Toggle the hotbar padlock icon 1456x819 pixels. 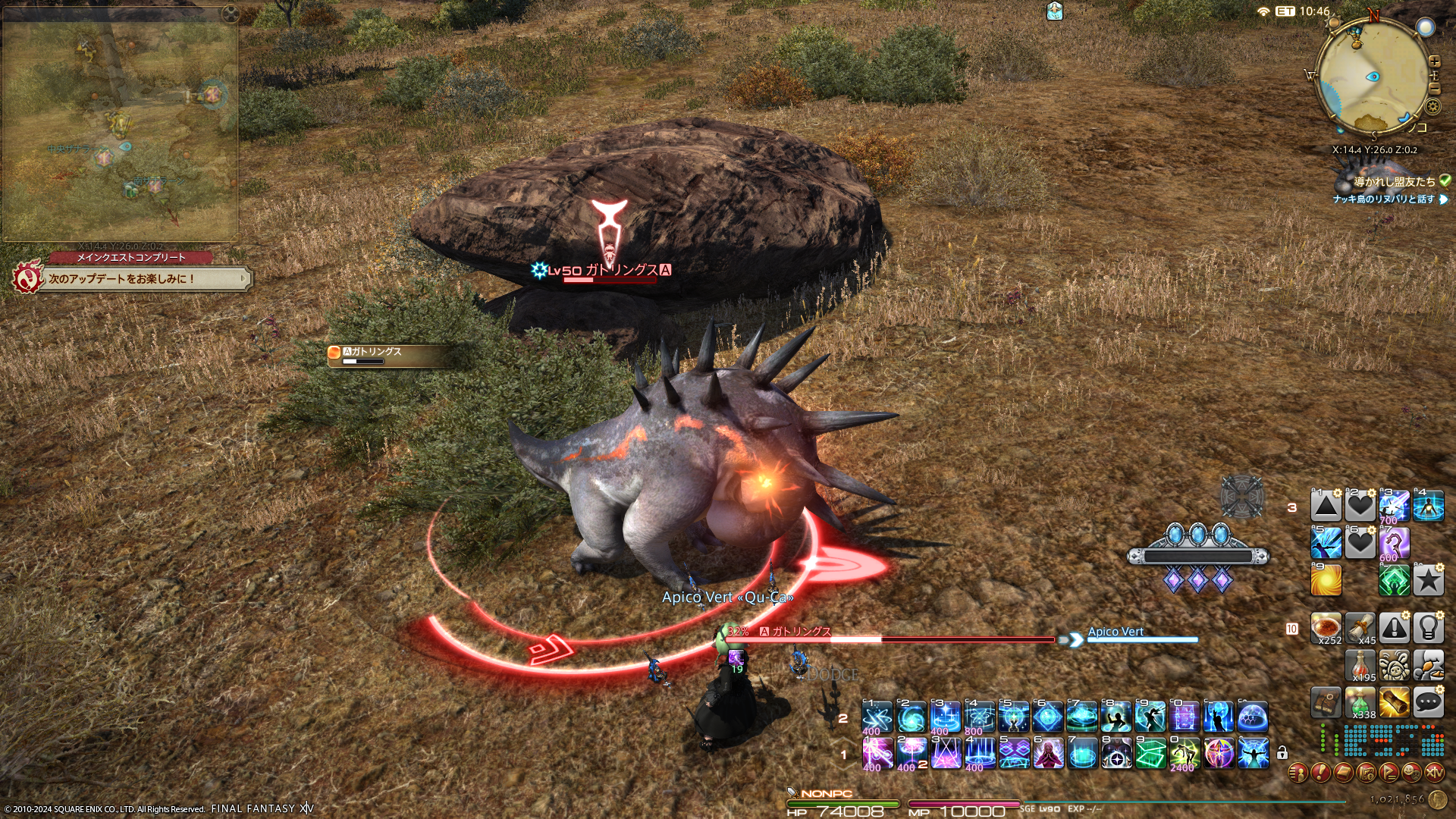[1282, 753]
